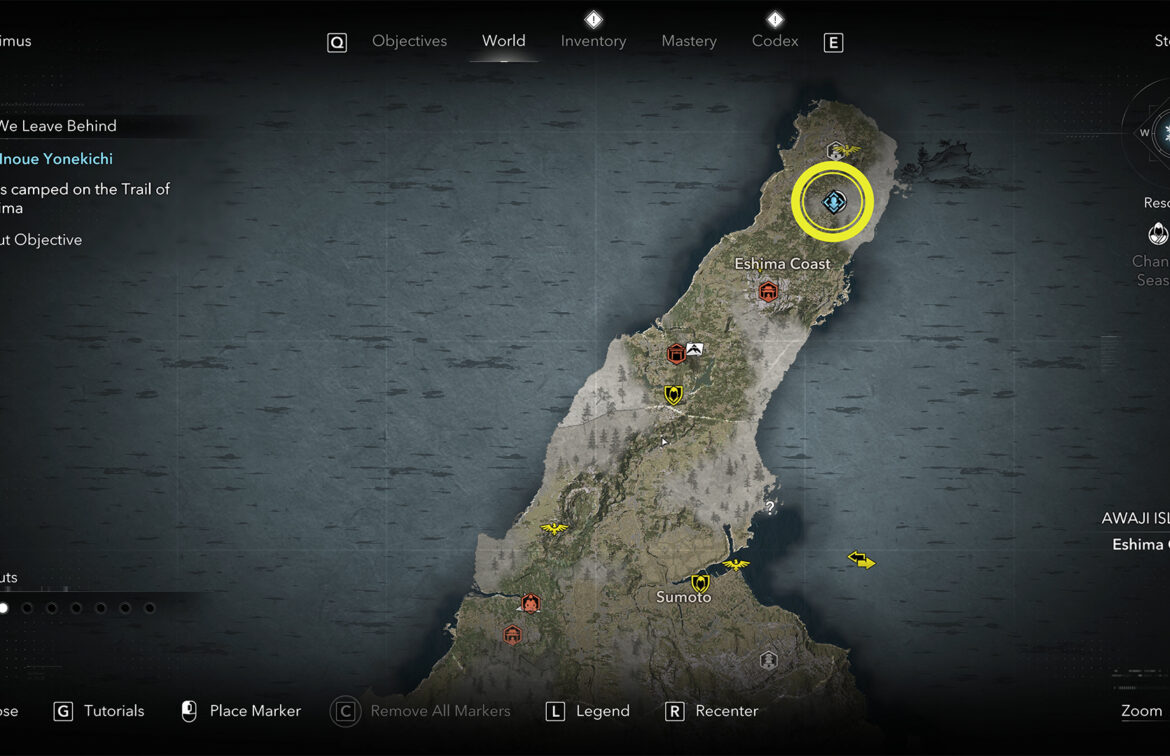This screenshot has height=756, width=1170.
Task: Select the yellow shield marker above Sumoto
Action: [x=700, y=582]
